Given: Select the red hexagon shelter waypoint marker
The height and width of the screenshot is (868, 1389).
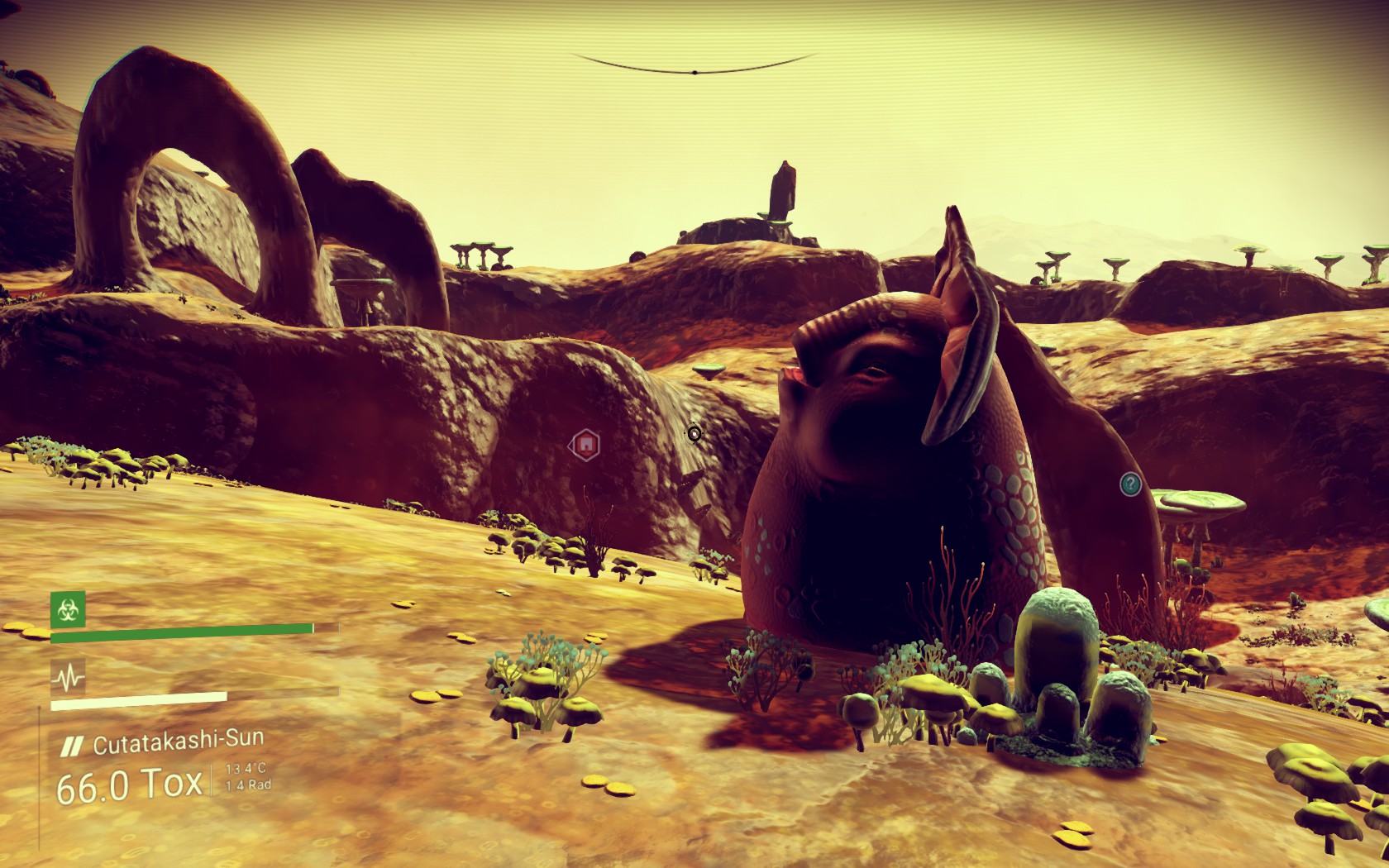Looking at the screenshot, I should [x=585, y=446].
